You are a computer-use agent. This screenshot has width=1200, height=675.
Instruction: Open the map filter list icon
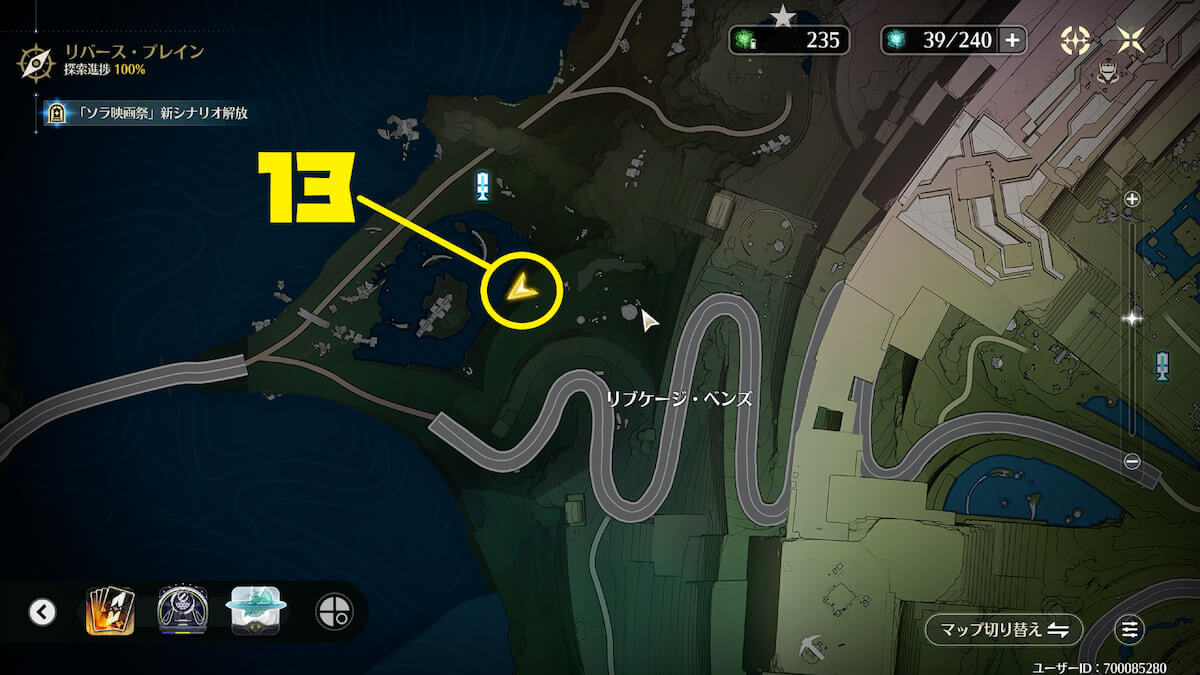[x=1130, y=629]
